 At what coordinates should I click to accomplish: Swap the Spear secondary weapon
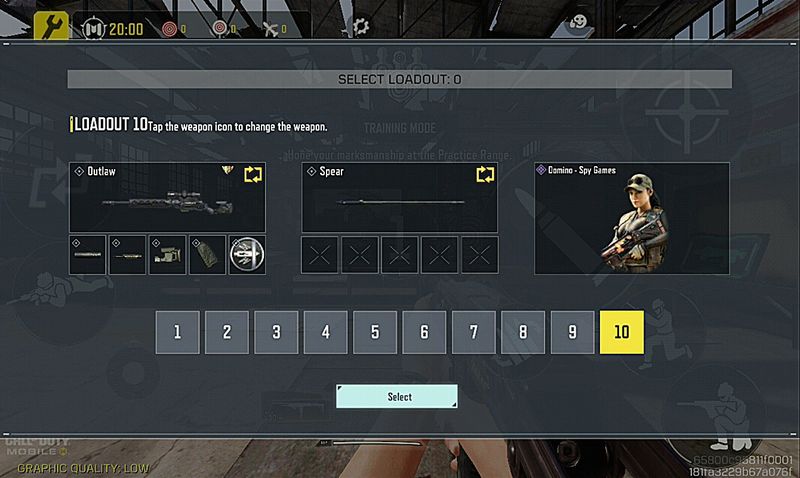click(x=485, y=175)
